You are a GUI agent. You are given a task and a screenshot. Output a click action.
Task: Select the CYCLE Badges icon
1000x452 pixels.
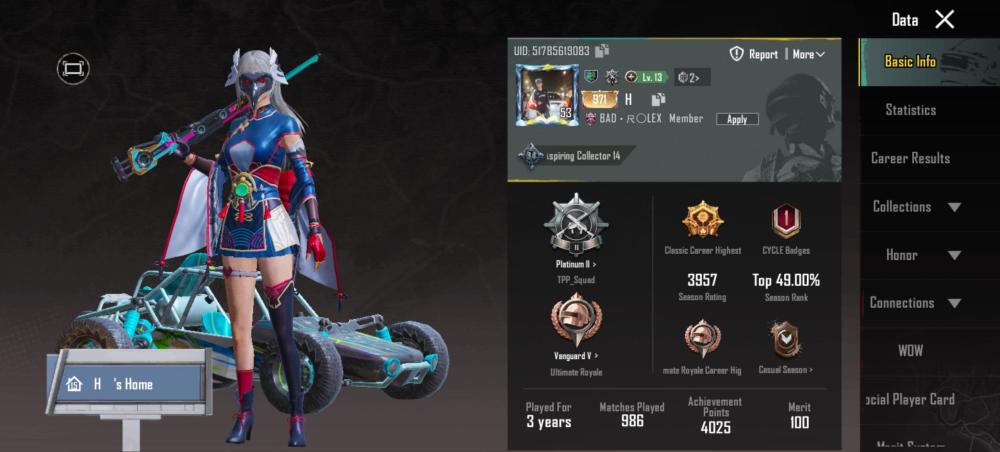click(785, 221)
